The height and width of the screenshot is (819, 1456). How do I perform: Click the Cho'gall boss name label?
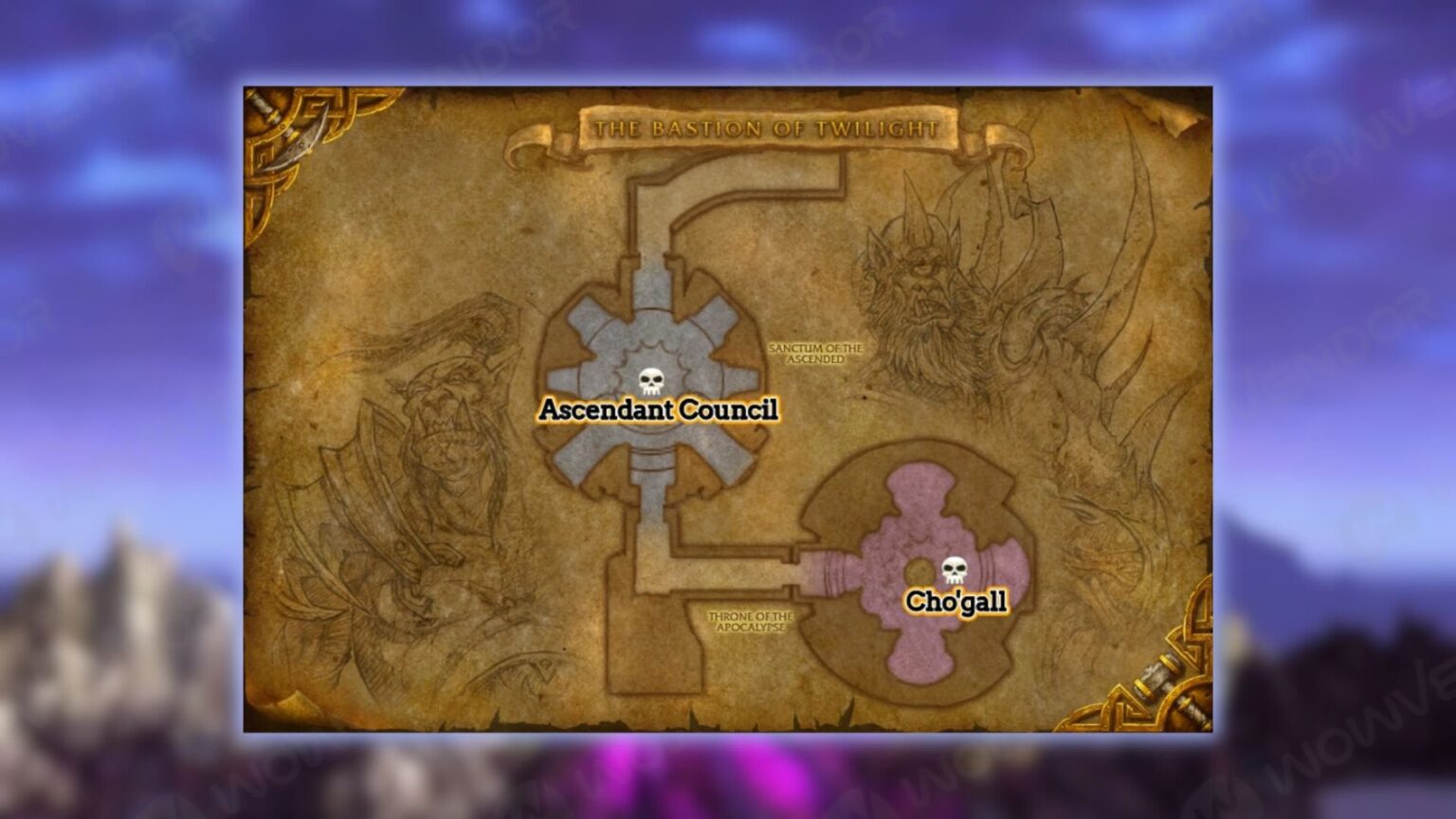tap(958, 599)
